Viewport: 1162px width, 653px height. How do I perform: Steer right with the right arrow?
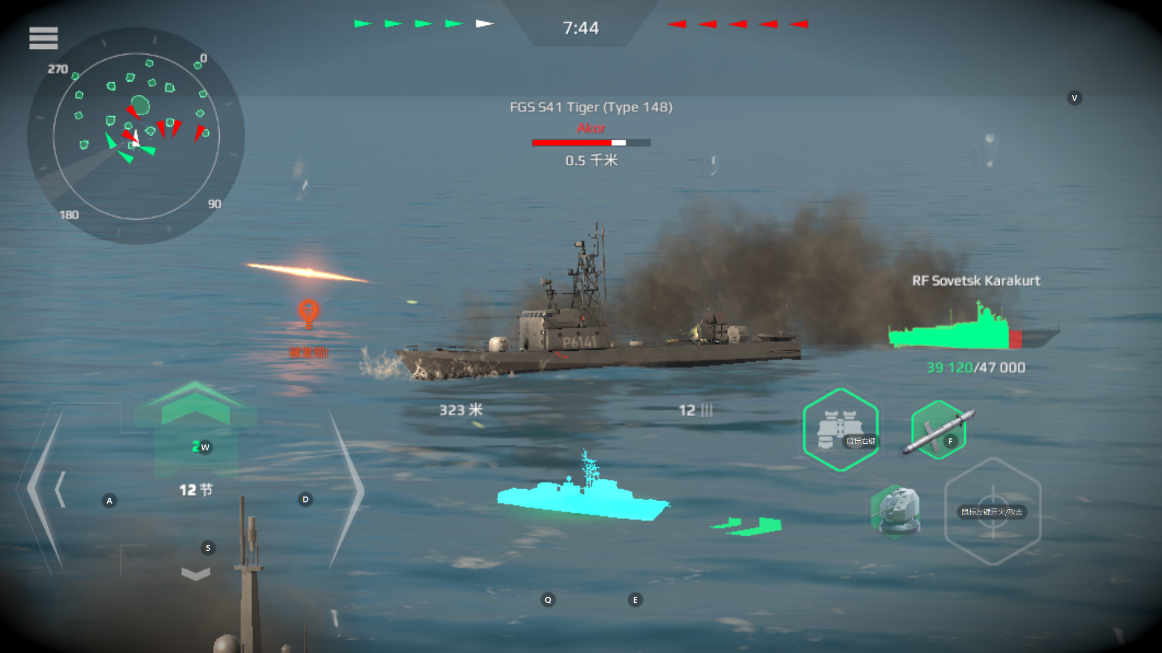point(345,490)
